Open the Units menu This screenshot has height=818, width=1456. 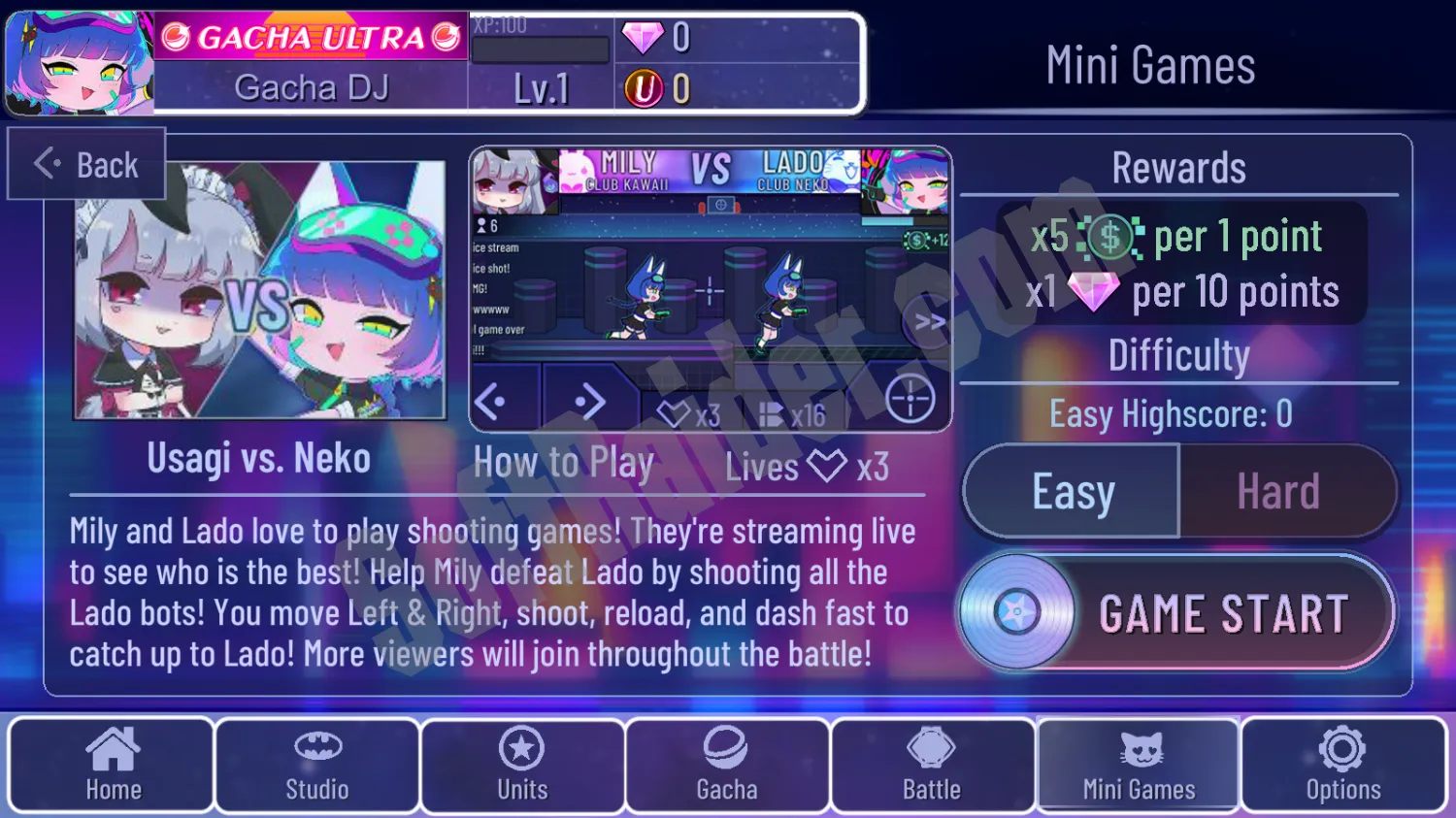click(x=522, y=765)
